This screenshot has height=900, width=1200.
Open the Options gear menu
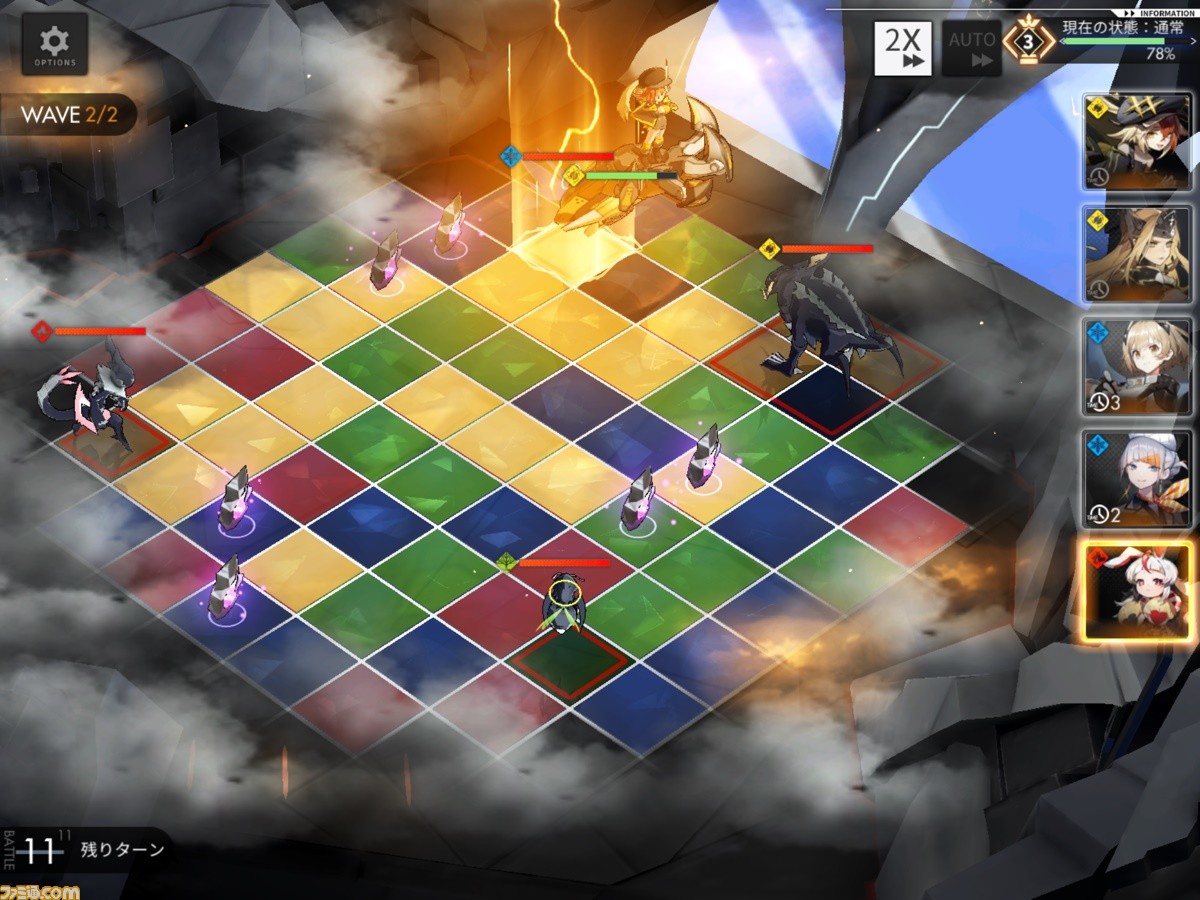click(x=54, y=45)
